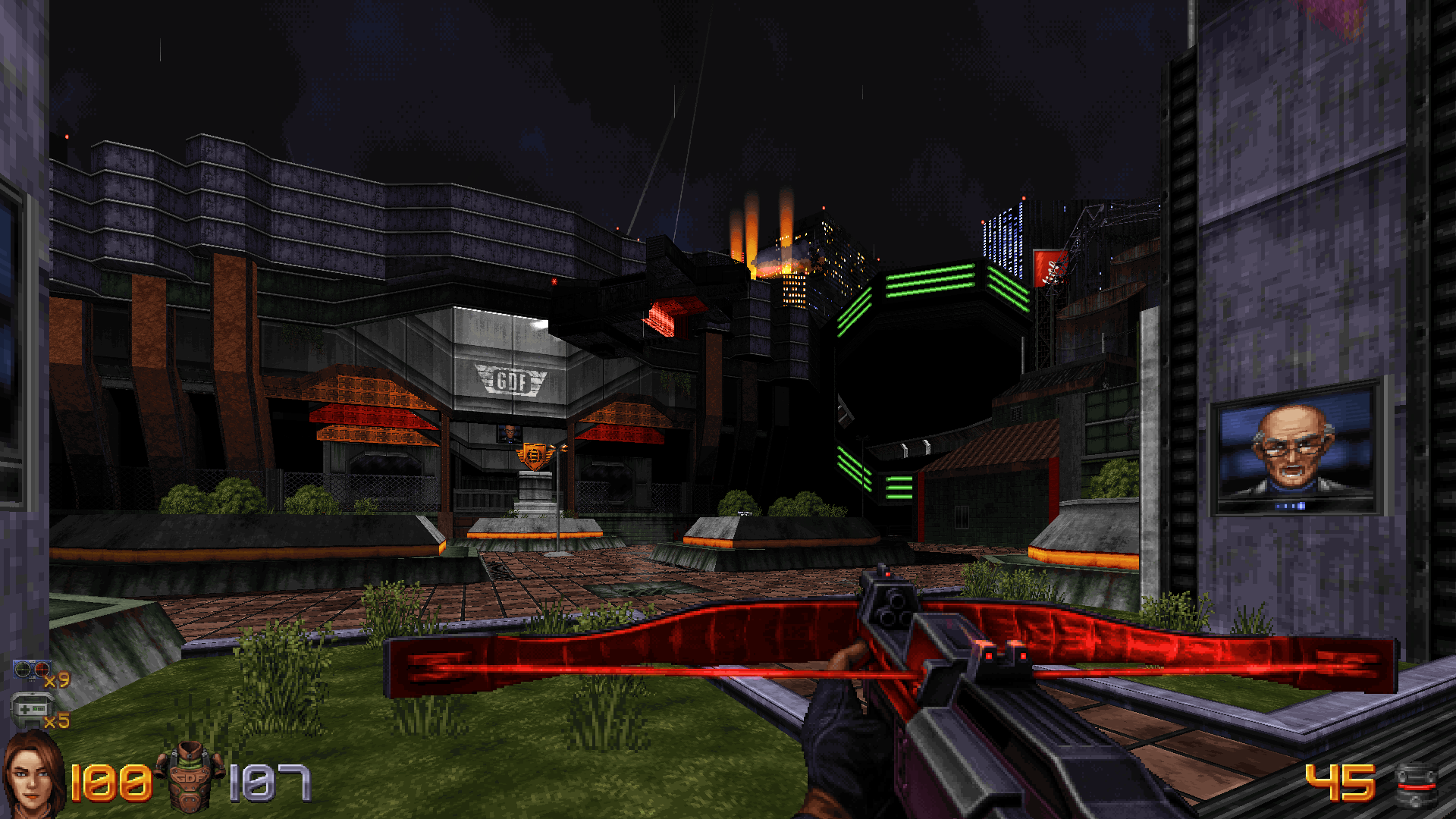
Task: Click the GDF armor vest icon
Action: (x=190, y=777)
